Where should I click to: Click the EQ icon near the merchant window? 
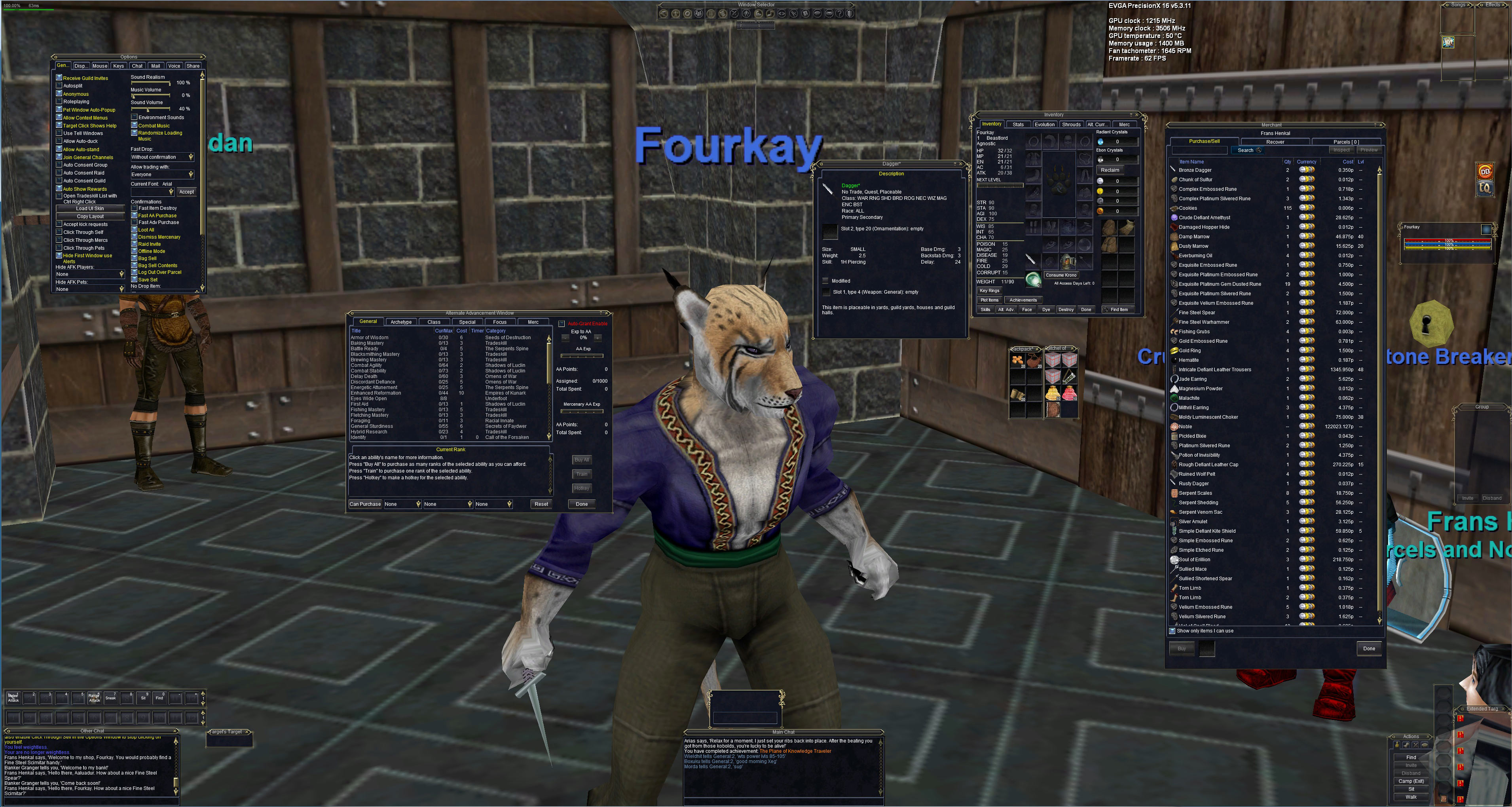tap(1485, 189)
